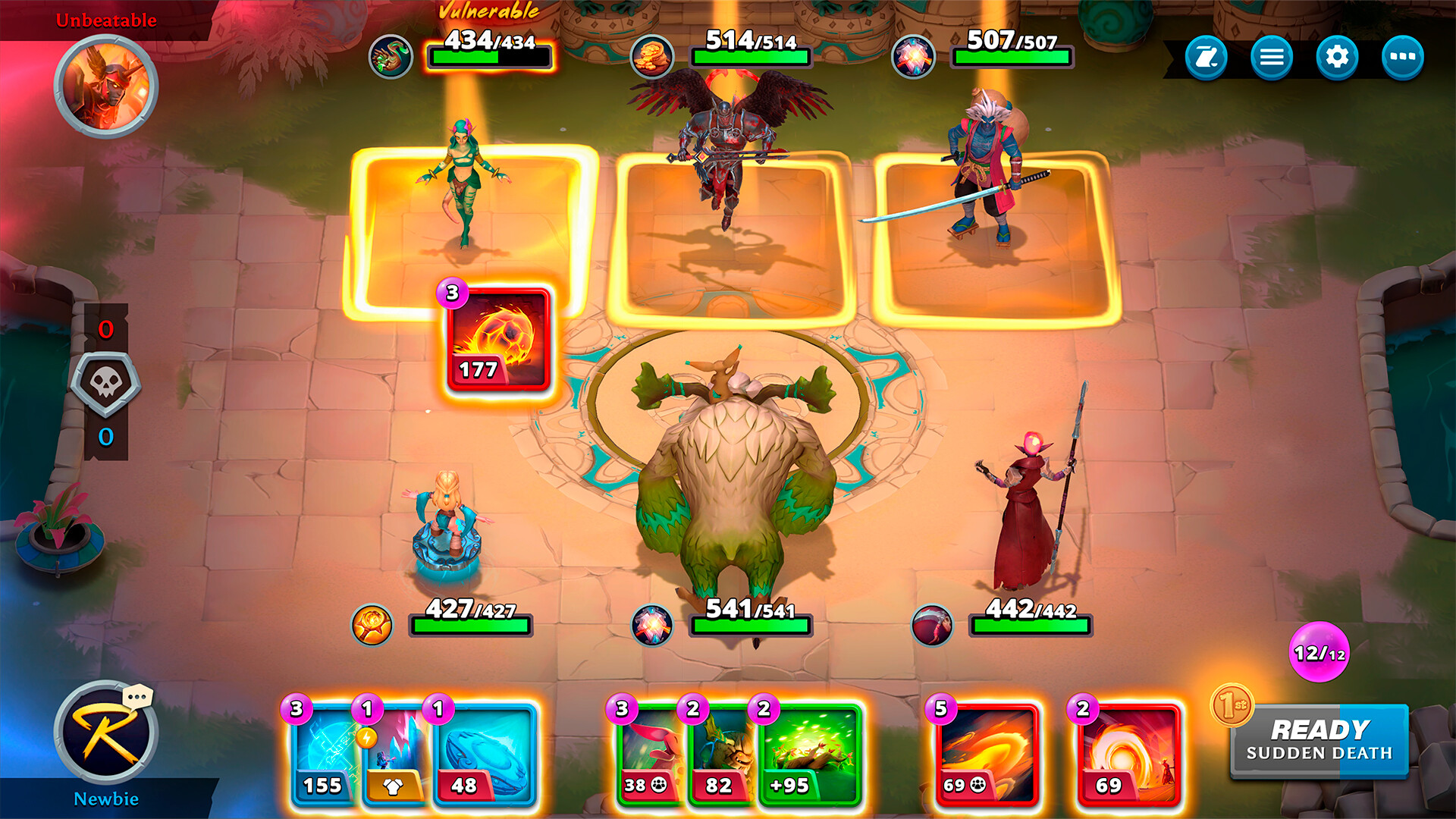The image size is (1456, 819).
Task: Click the gold coins icon near the 514 health bar
Action: point(654,55)
